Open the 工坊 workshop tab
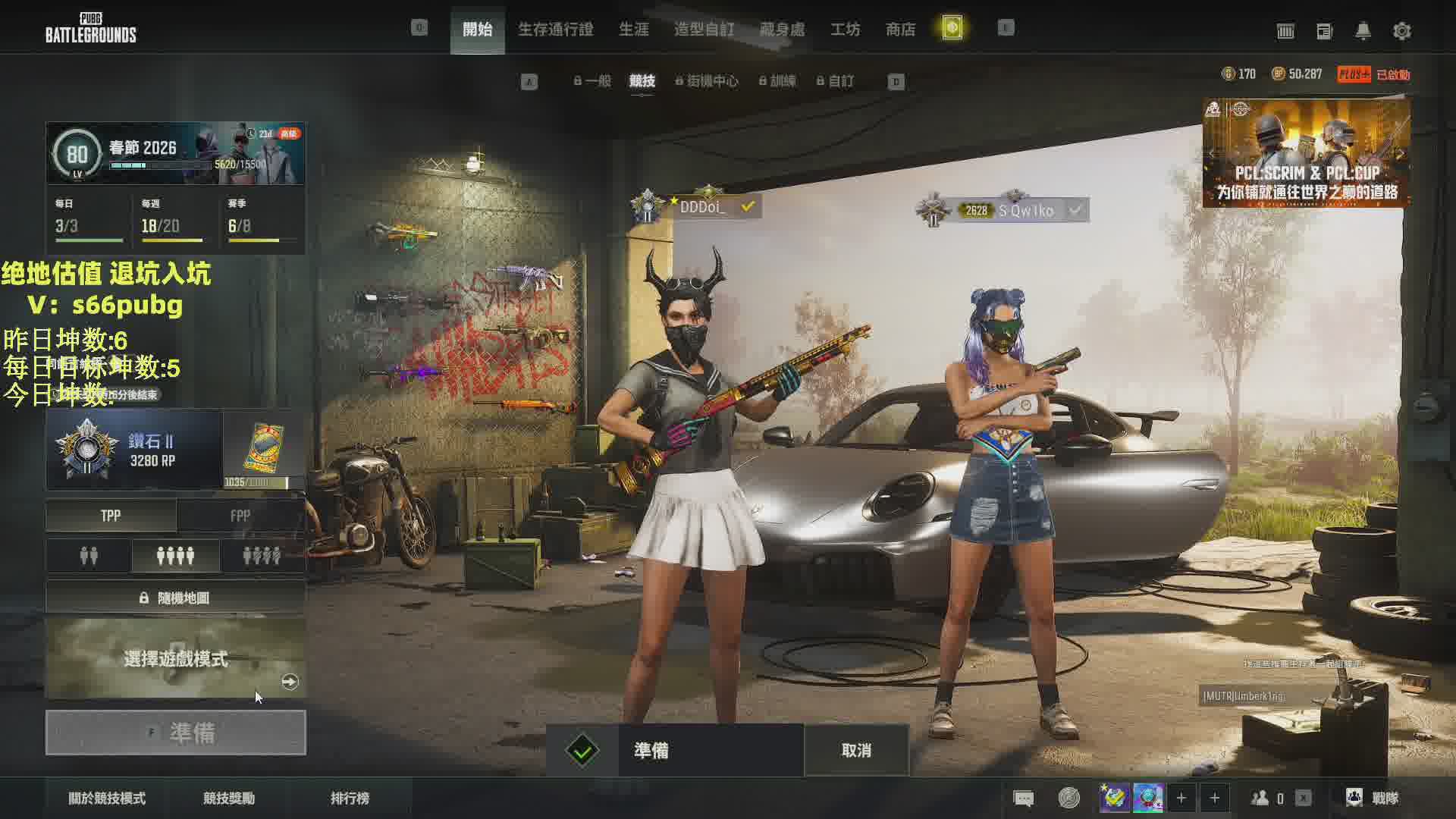This screenshot has width=1456, height=819. [x=845, y=30]
